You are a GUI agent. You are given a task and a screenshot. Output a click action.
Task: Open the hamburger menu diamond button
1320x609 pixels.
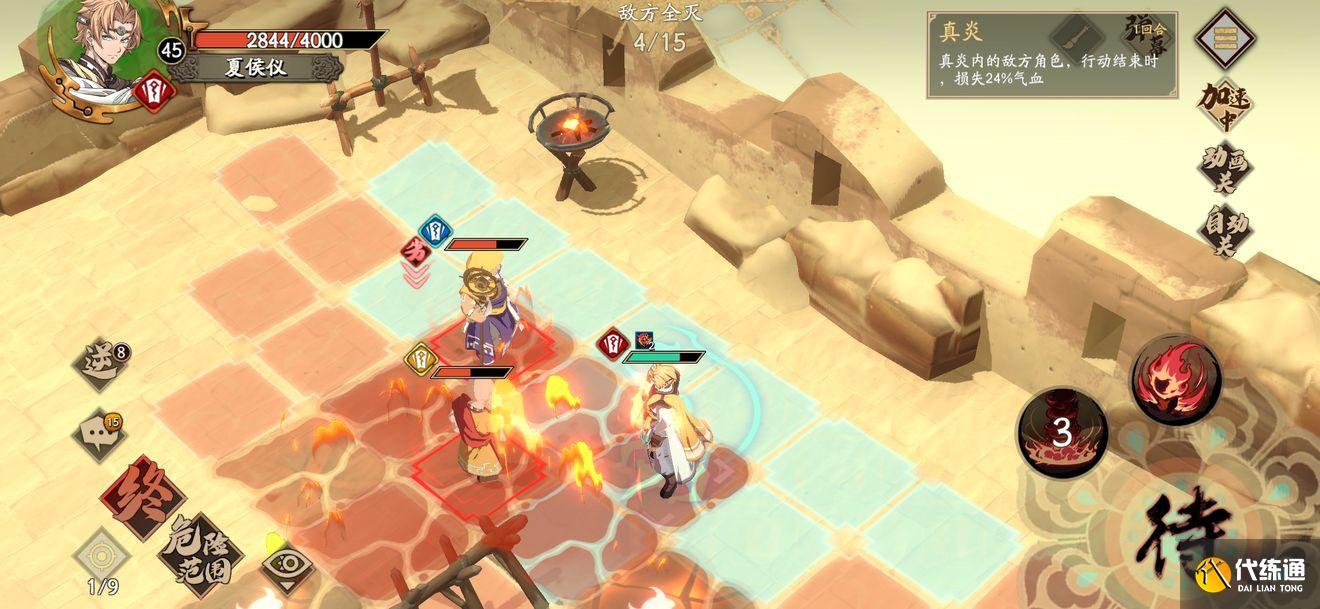[x=1226, y=37]
